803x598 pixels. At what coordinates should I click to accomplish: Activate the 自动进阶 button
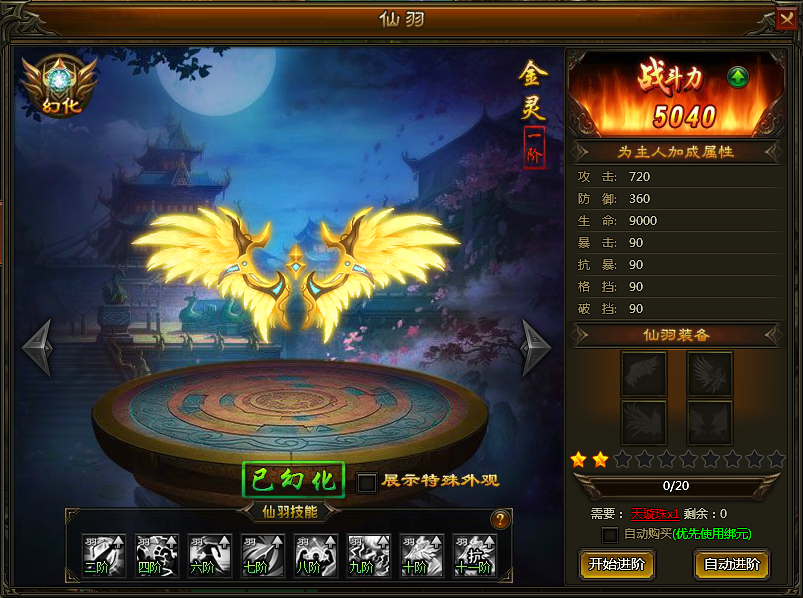[731, 564]
